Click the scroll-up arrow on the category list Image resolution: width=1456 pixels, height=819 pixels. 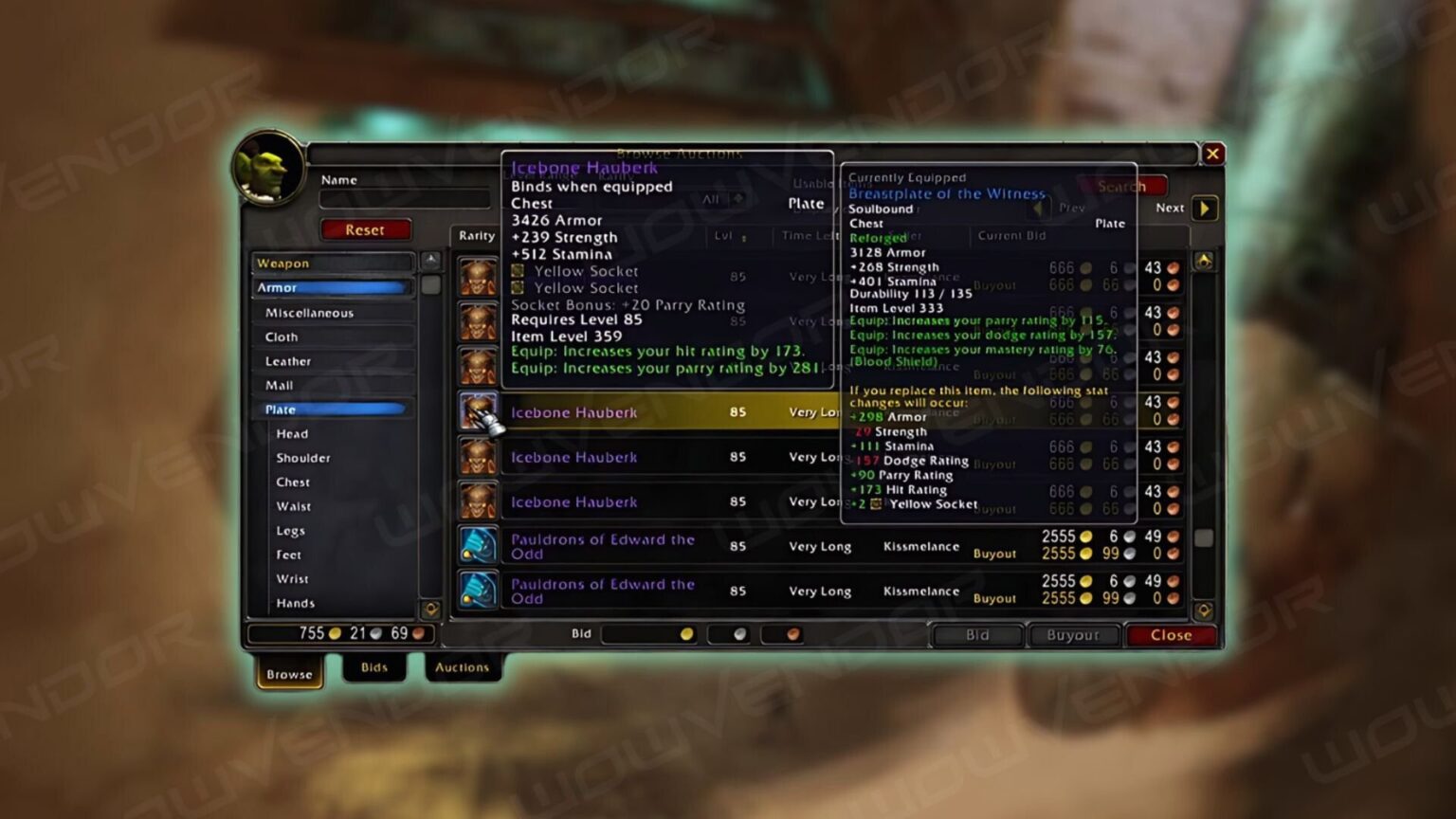[x=431, y=258]
